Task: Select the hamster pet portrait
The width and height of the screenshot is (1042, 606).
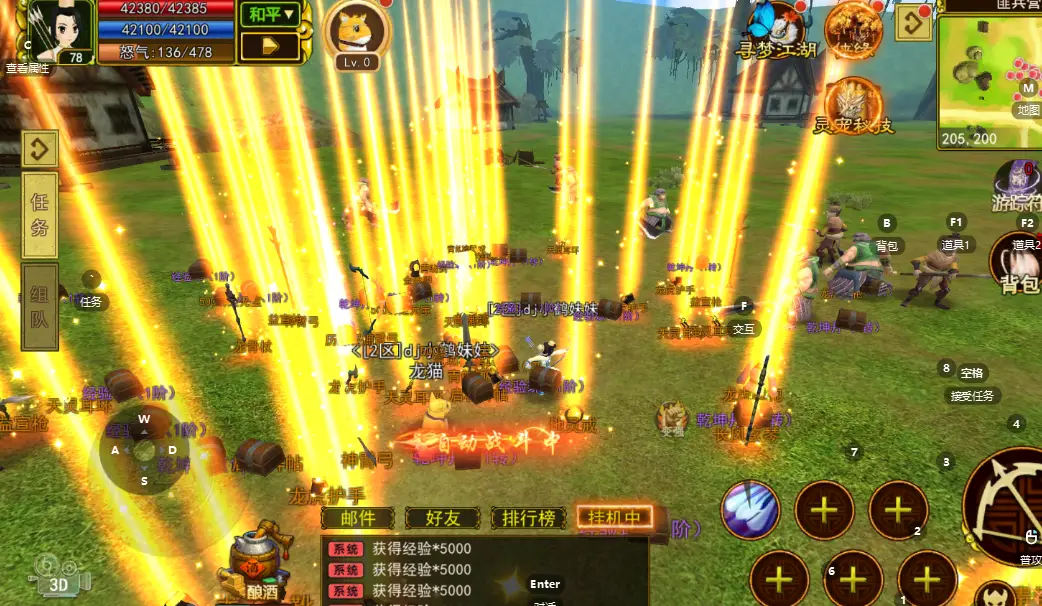Action: coord(359,33)
